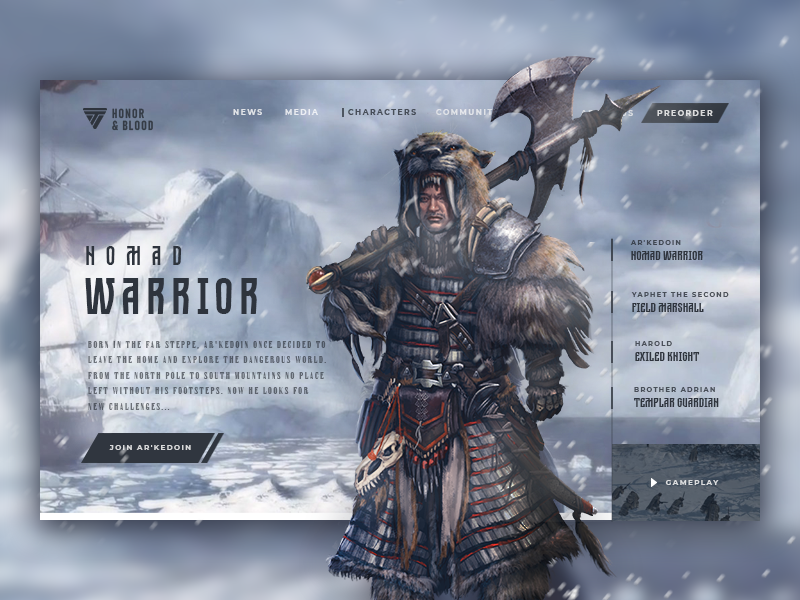Open the News page
Screen dimensions: 800x600
[x=247, y=112]
